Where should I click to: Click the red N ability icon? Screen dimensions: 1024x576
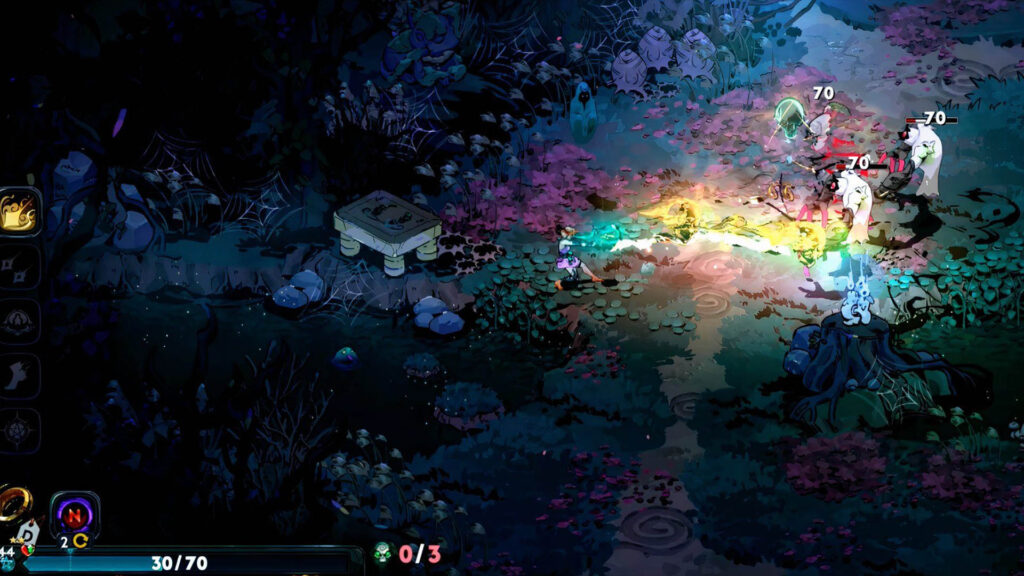coord(74,517)
